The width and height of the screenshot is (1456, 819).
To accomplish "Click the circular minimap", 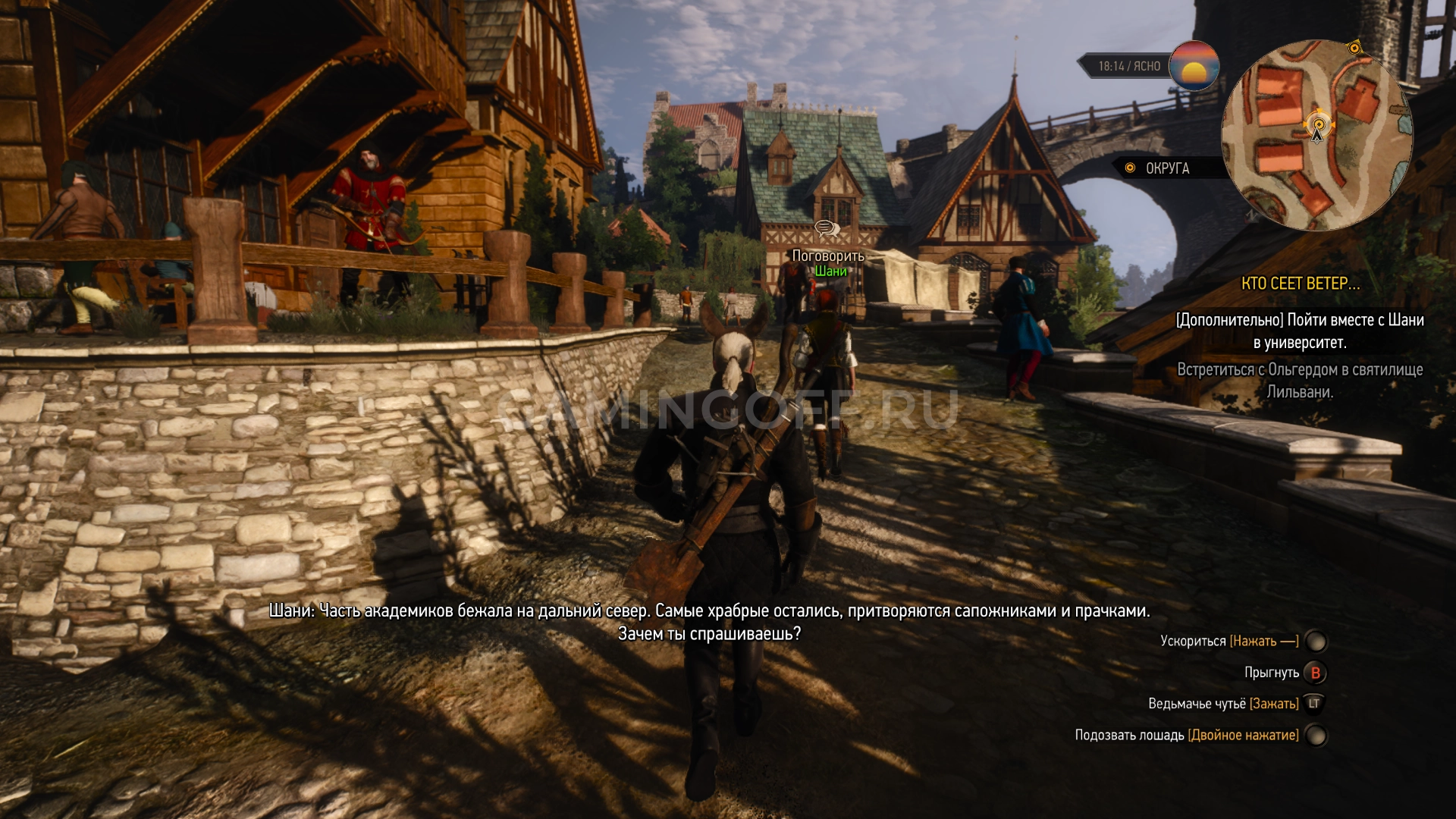I will click(1317, 136).
